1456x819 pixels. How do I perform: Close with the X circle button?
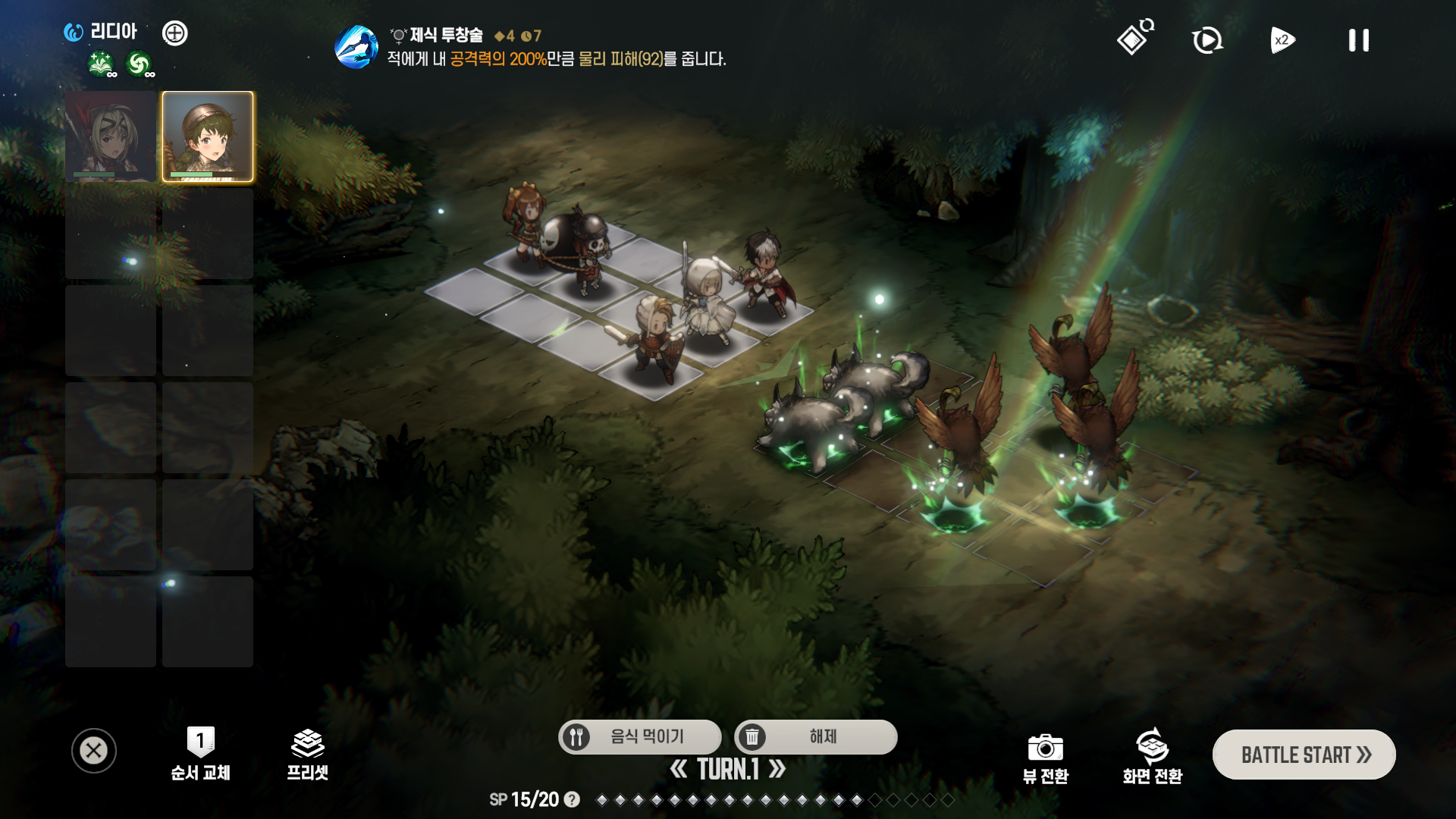click(94, 751)
